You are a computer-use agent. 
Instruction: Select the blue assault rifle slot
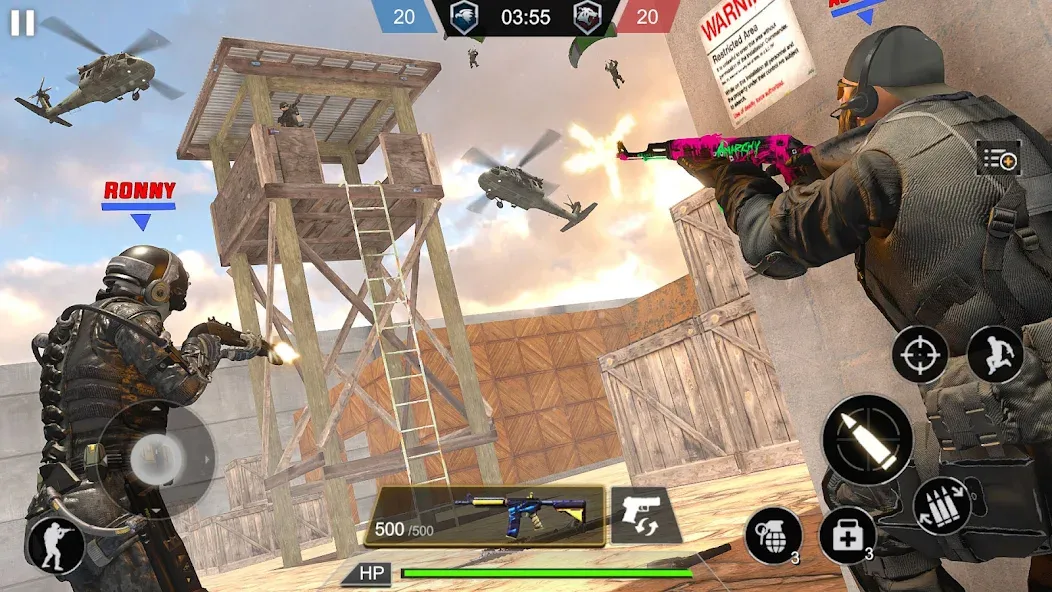[x=485, y=515]
